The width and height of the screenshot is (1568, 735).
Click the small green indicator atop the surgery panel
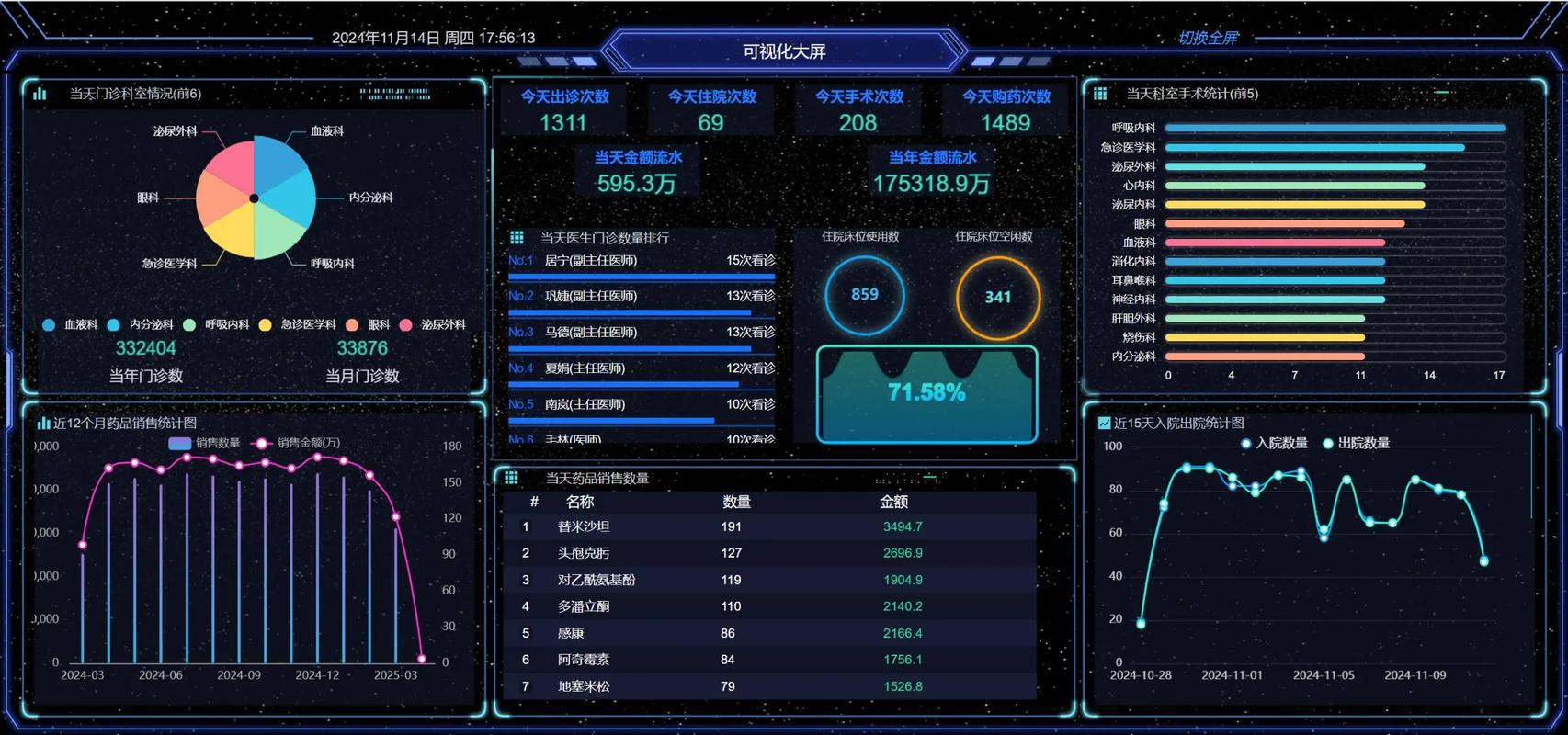point(1443,92)
